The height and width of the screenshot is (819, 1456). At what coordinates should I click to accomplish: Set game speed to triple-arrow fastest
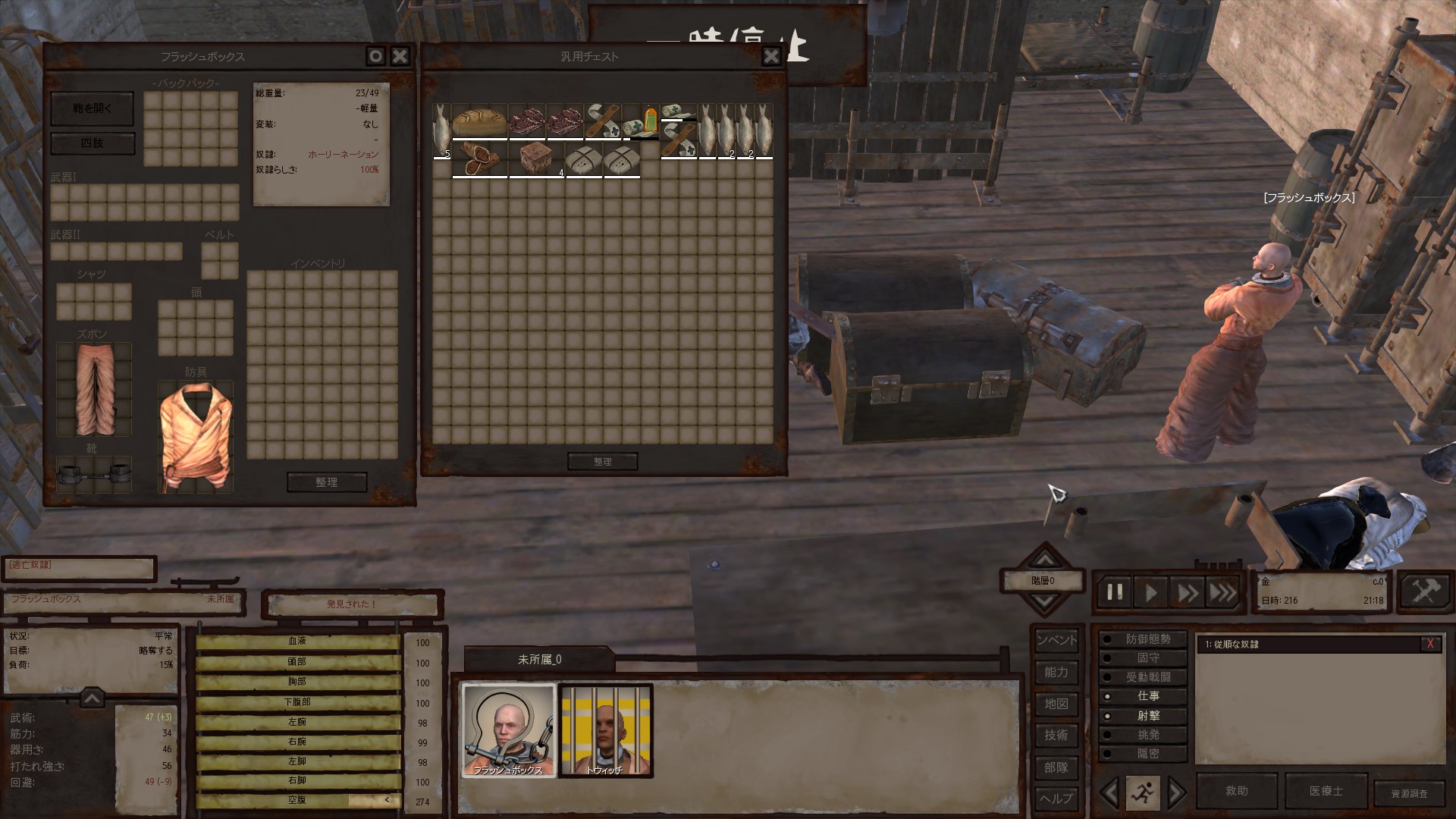[x=1222, y=592]
